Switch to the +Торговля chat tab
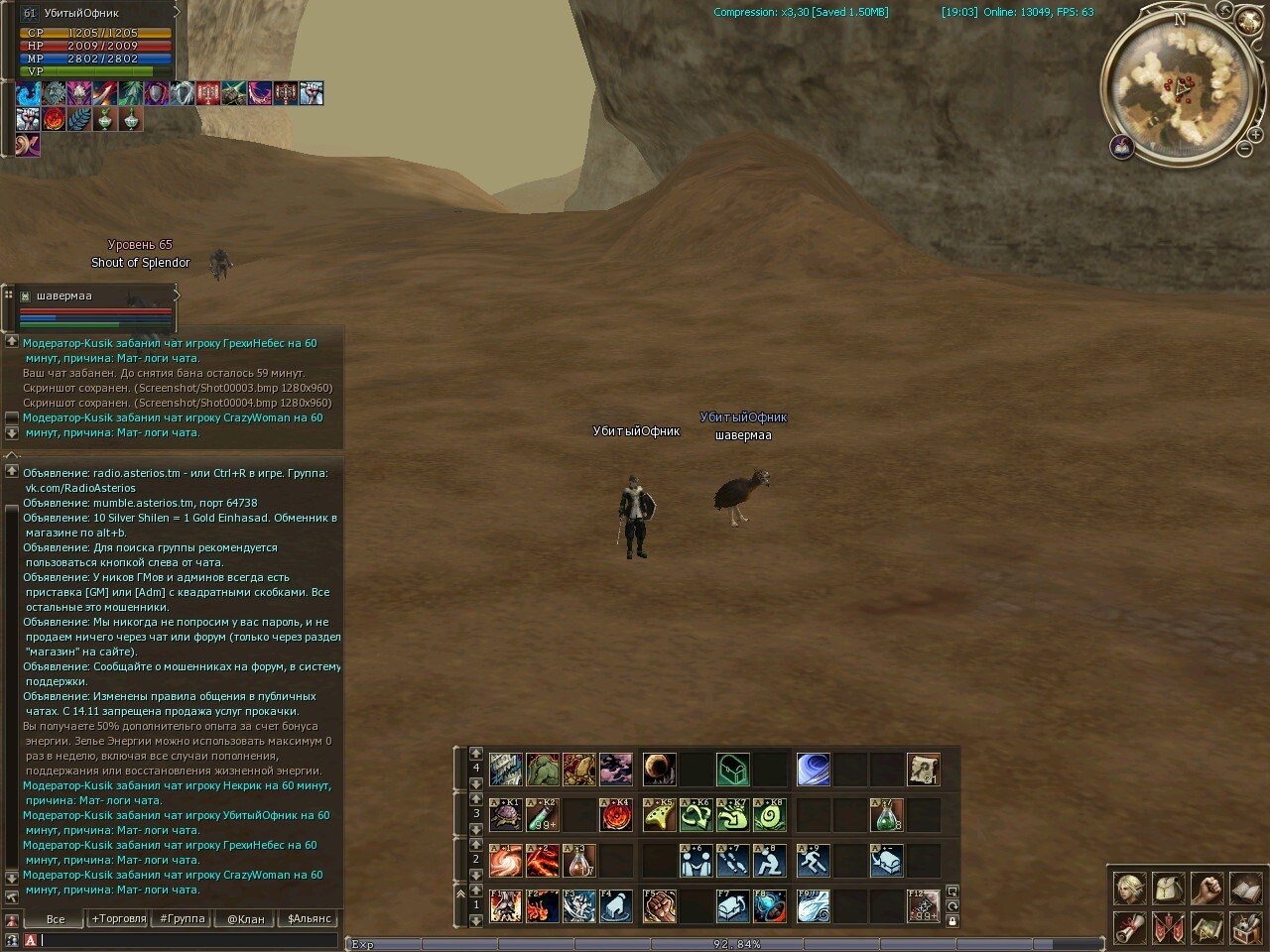This screenshot has height=952, width=1270. point(119,919)
